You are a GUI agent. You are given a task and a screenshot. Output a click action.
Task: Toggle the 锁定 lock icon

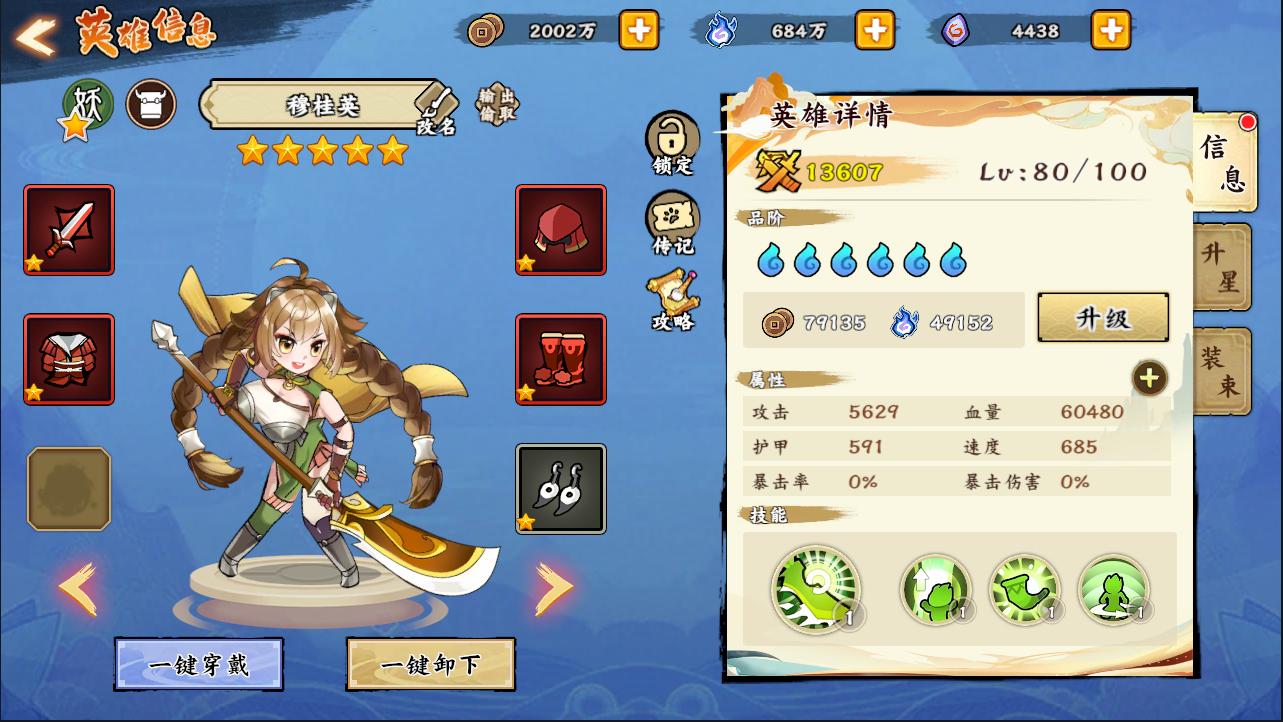point(672,143)
